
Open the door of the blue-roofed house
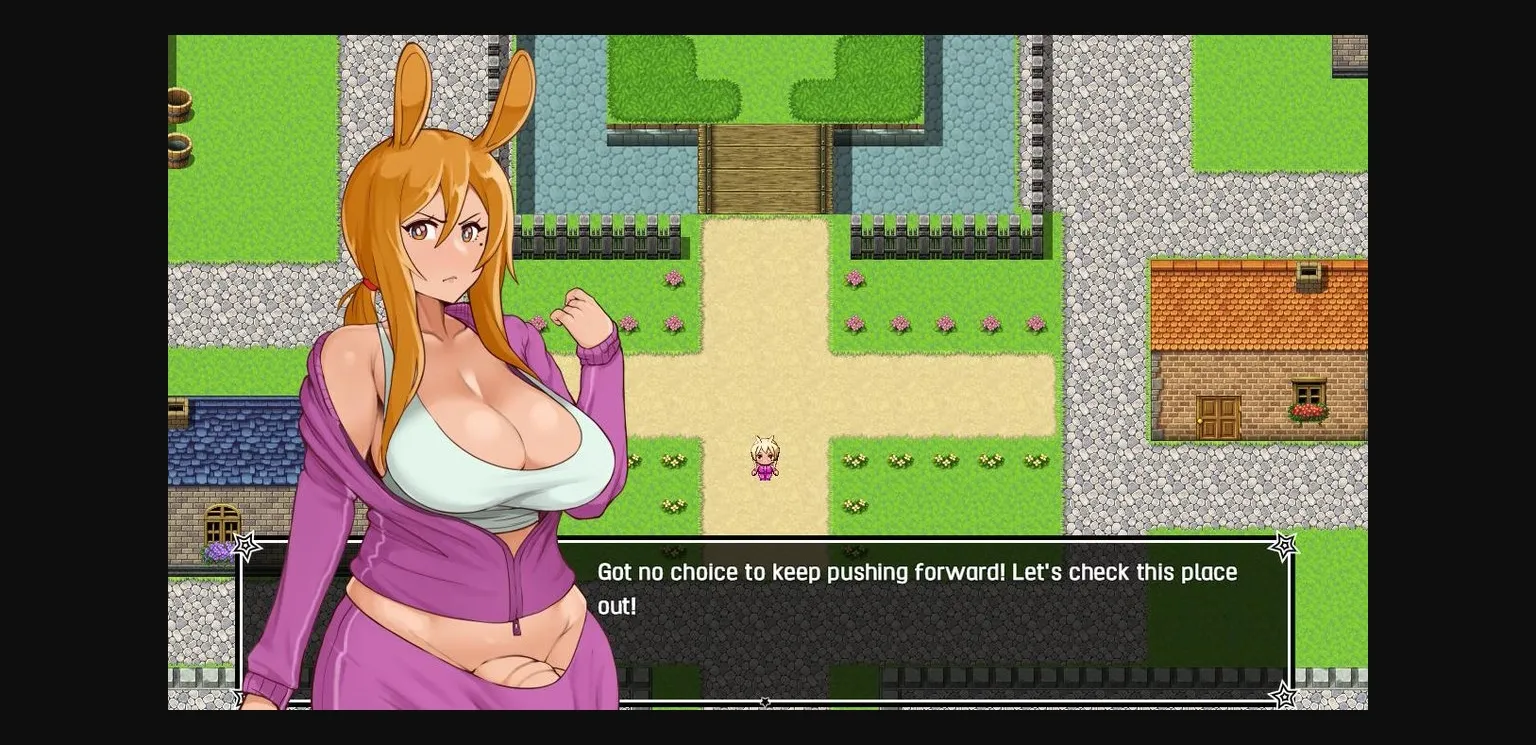pyautogui.click(x=221, y=525)
